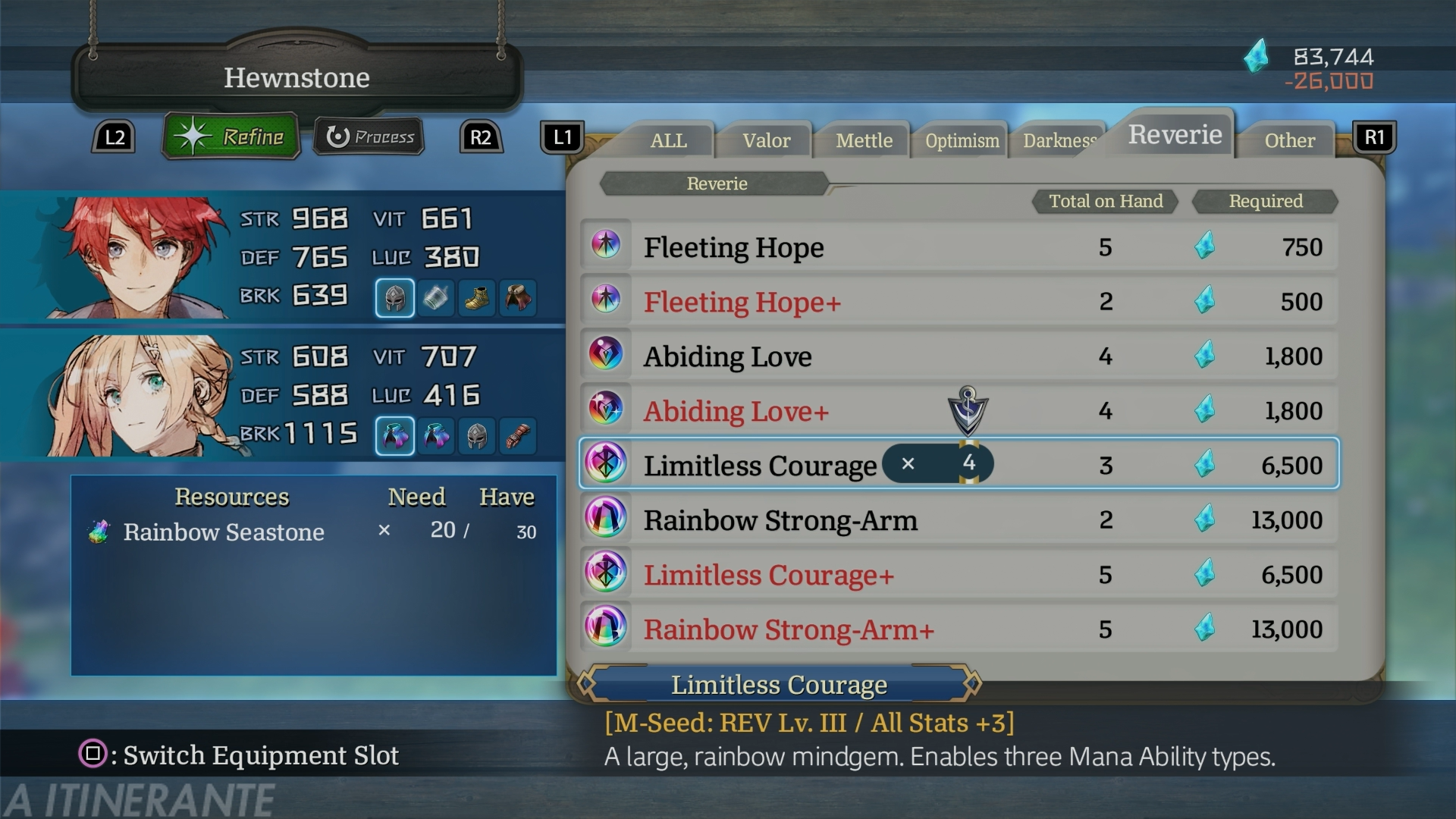Image resolution: width=1456 pixels, height=819 pixels.
Task: Switch to the Valor tab
Action: 766,140
